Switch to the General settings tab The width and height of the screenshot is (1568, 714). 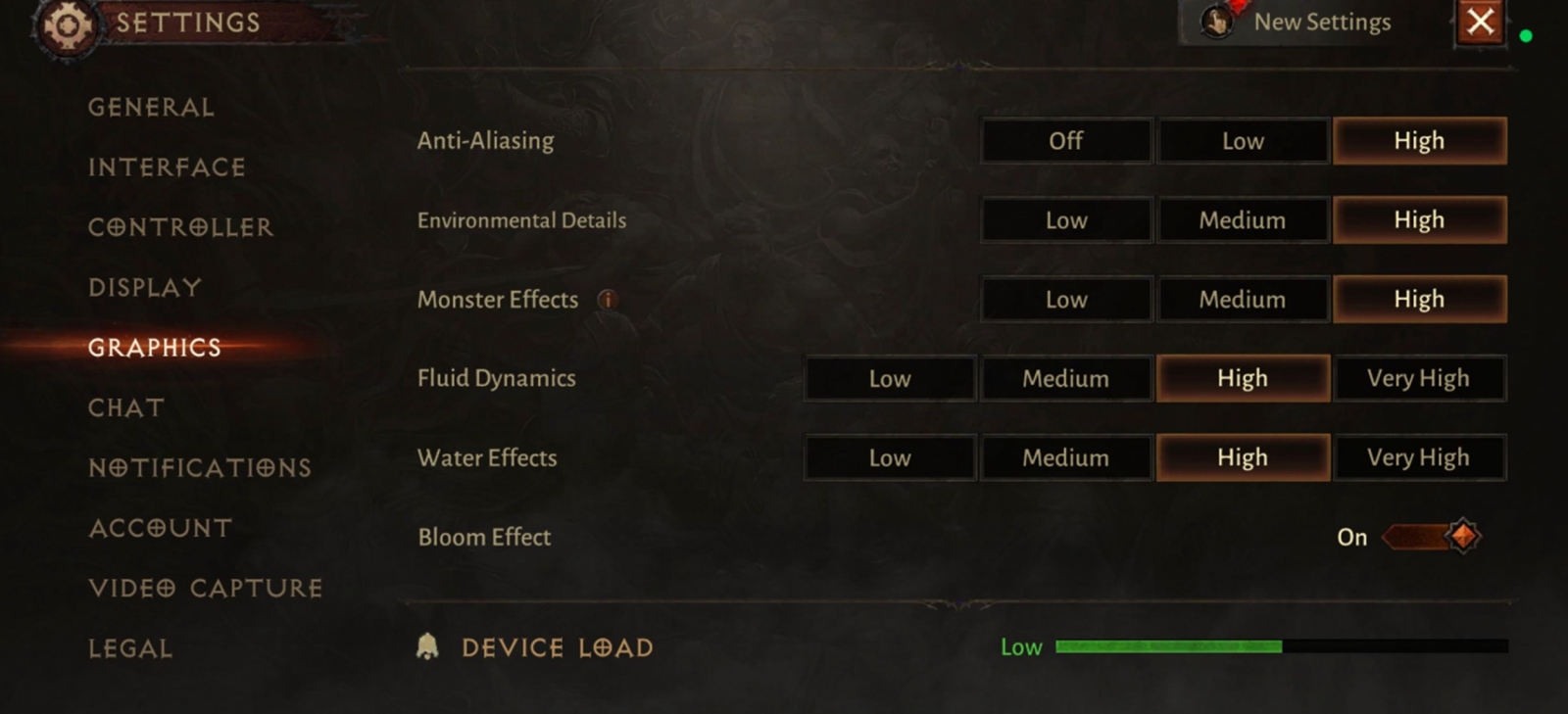(151, 107)
